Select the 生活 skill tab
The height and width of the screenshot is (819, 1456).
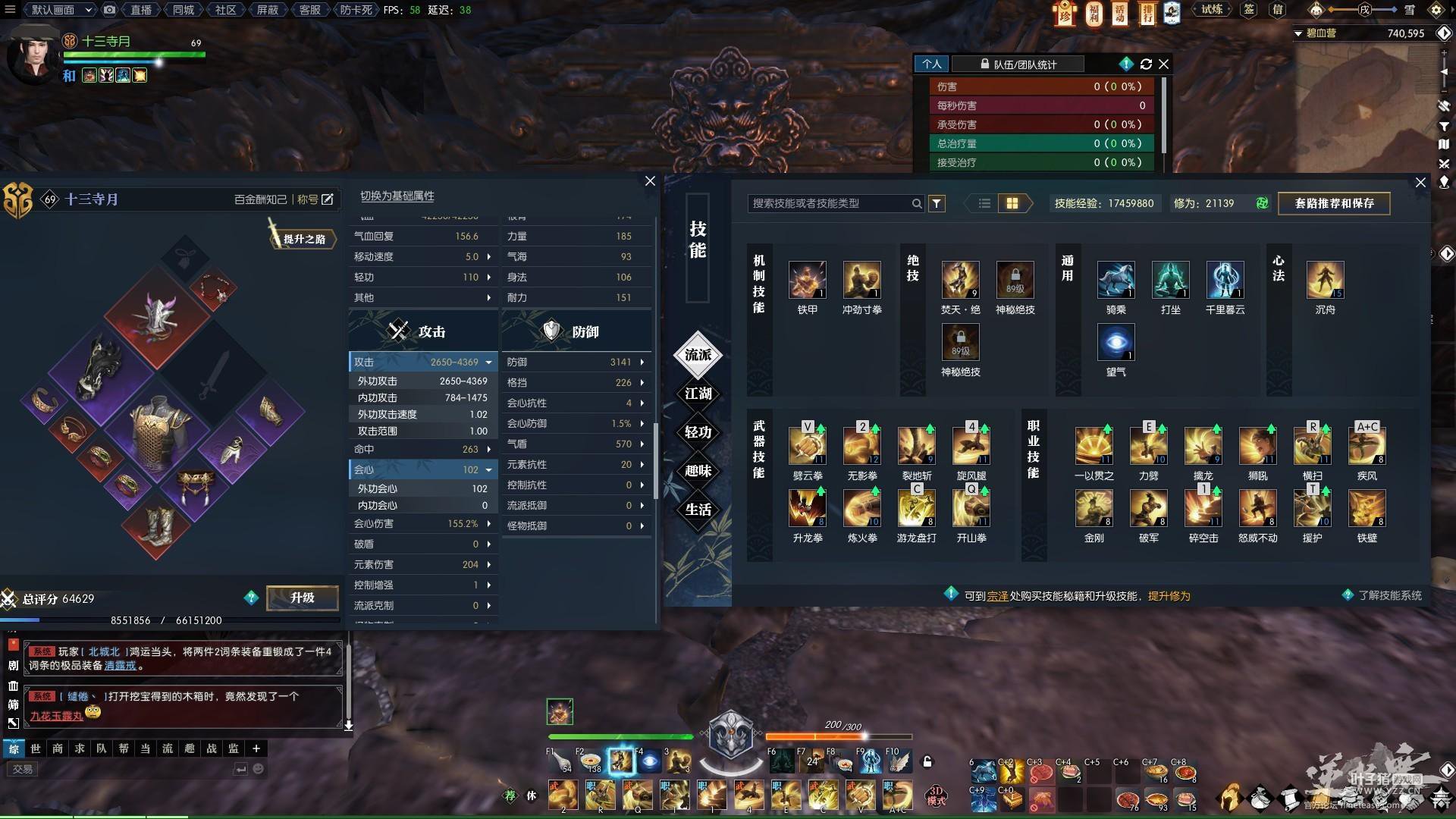[698, 510]
